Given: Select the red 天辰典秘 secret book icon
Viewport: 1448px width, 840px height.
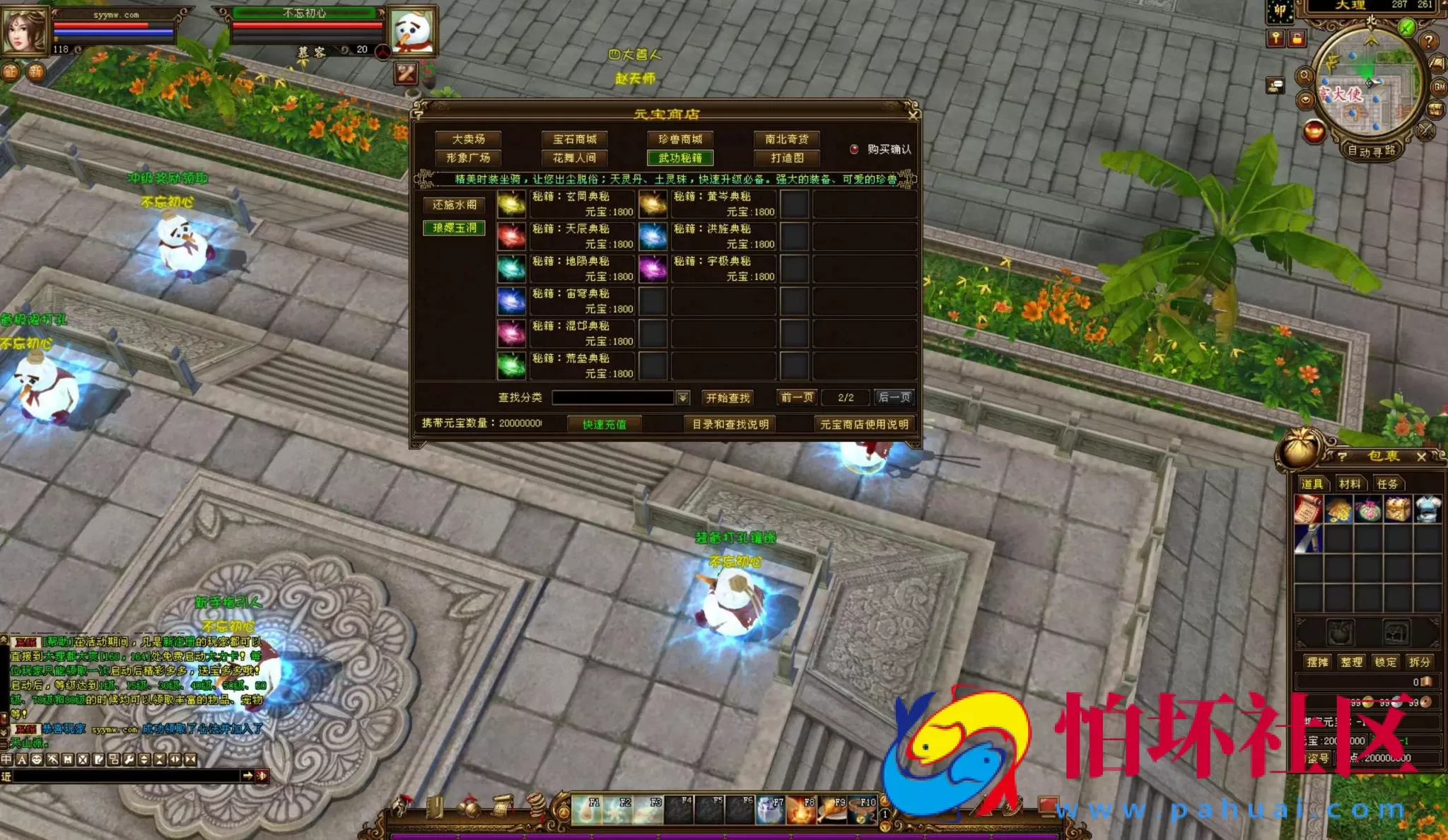Looking at the screenshot, I should coord(511,238).
